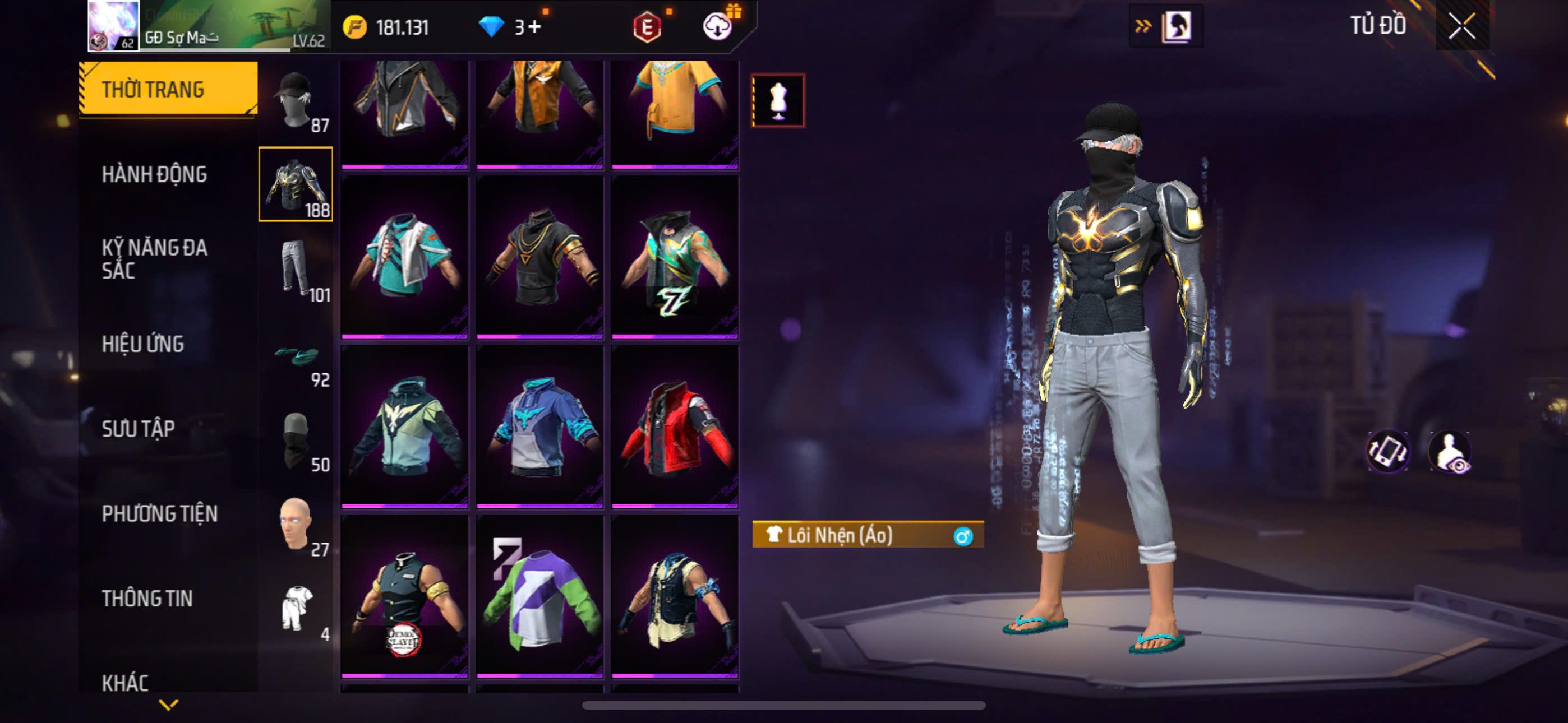
Task: Open the Sưu Tập tab
Action: click(x=138, y=428)
